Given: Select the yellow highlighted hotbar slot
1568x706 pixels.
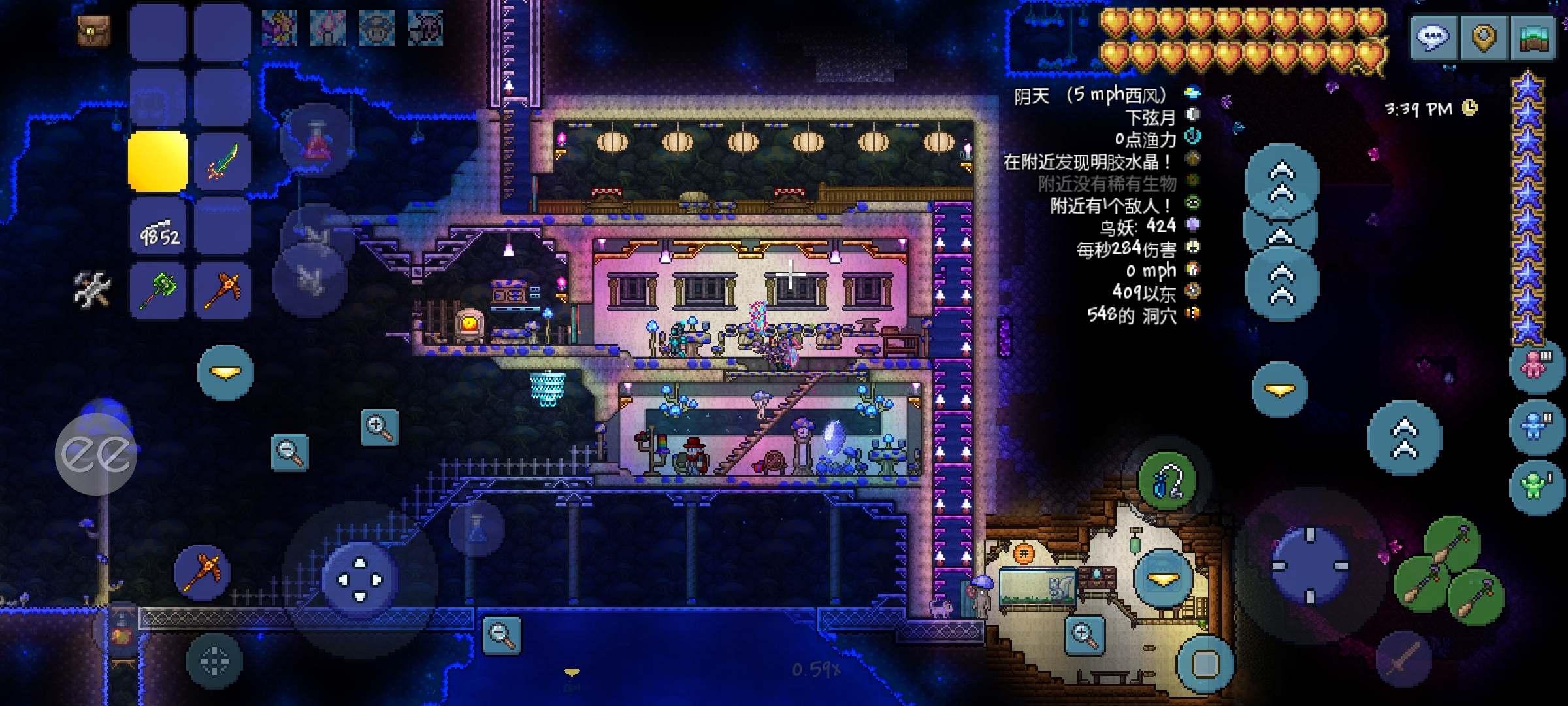Looking at the screenshot, I should [157, 161].
